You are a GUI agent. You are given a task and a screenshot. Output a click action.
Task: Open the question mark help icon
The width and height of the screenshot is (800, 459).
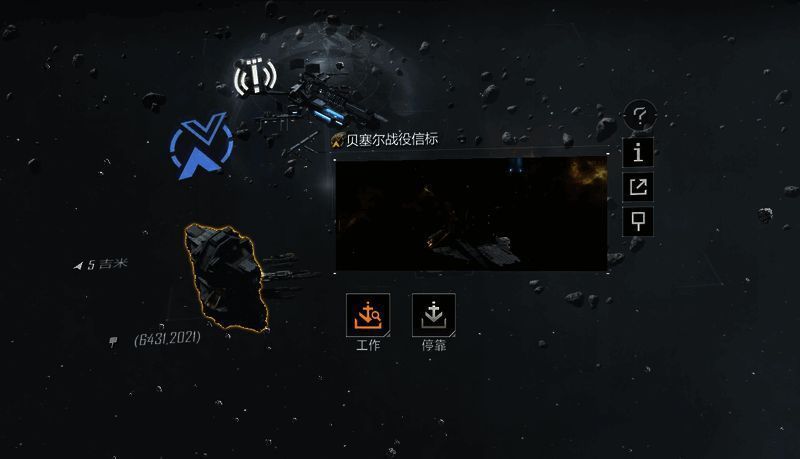click(639, 117)
